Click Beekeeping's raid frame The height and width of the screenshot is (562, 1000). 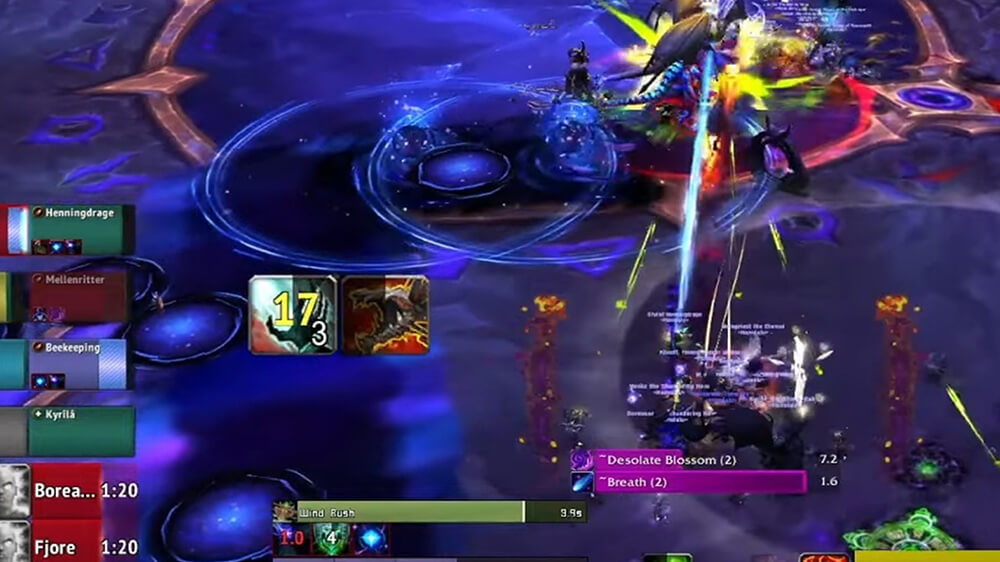tap(78, 364)
